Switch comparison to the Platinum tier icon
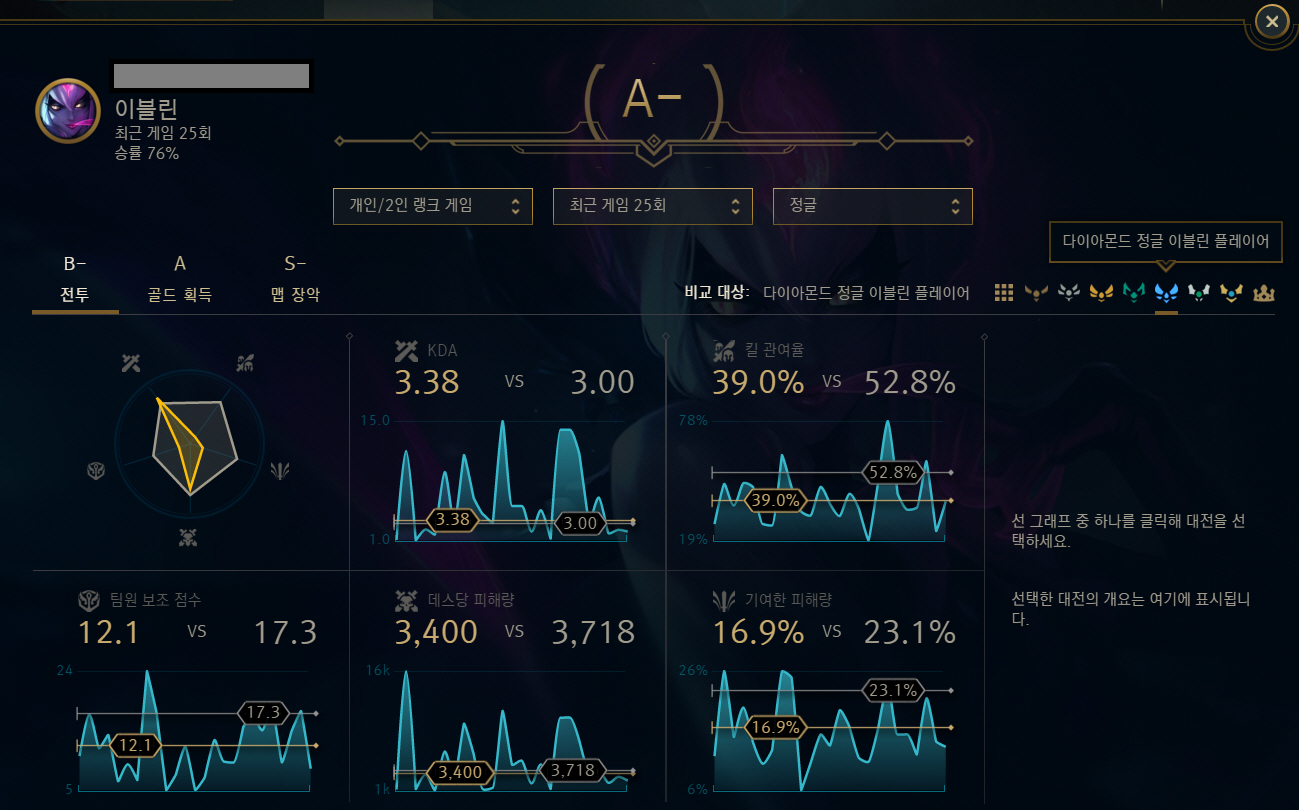1299x810 pixels. tap(1133, 293)
